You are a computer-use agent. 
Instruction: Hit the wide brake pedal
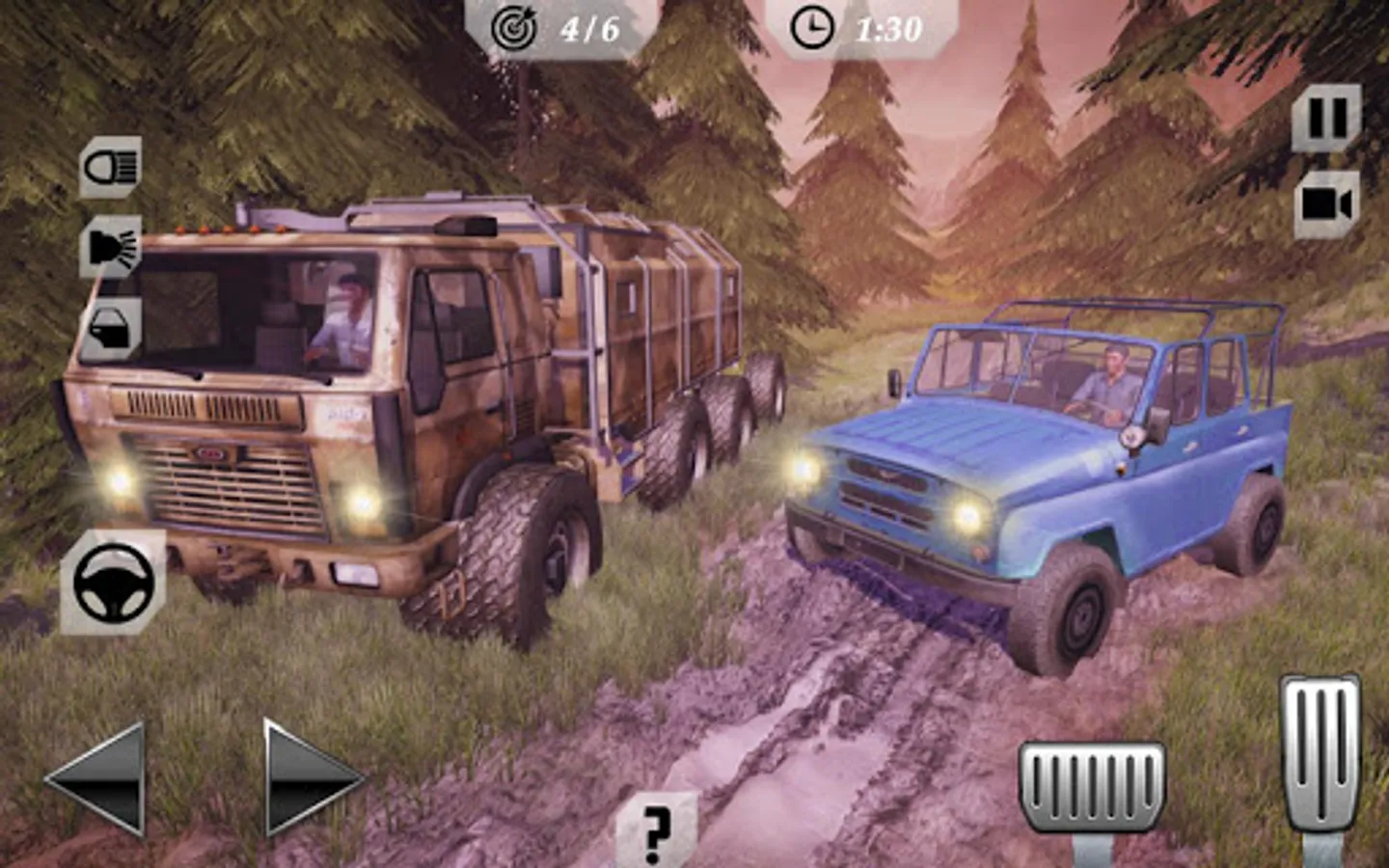(x=1092, y=786)
